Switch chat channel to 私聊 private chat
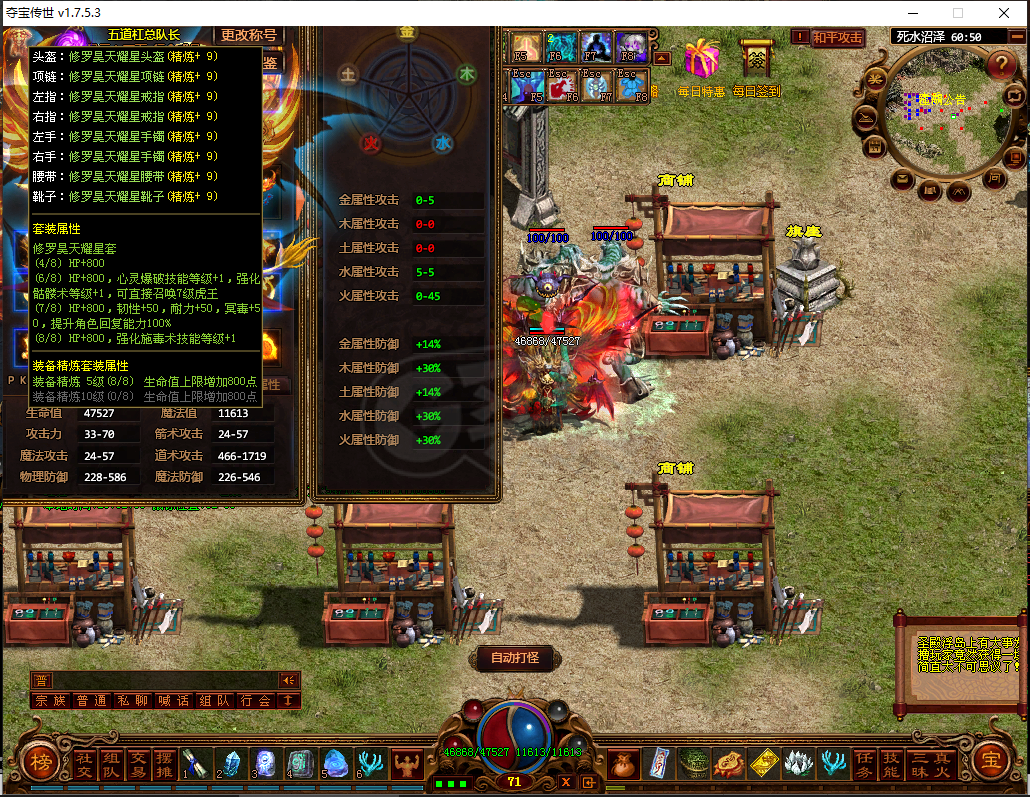Screen dimensions: 1030x797 [131, 701]
